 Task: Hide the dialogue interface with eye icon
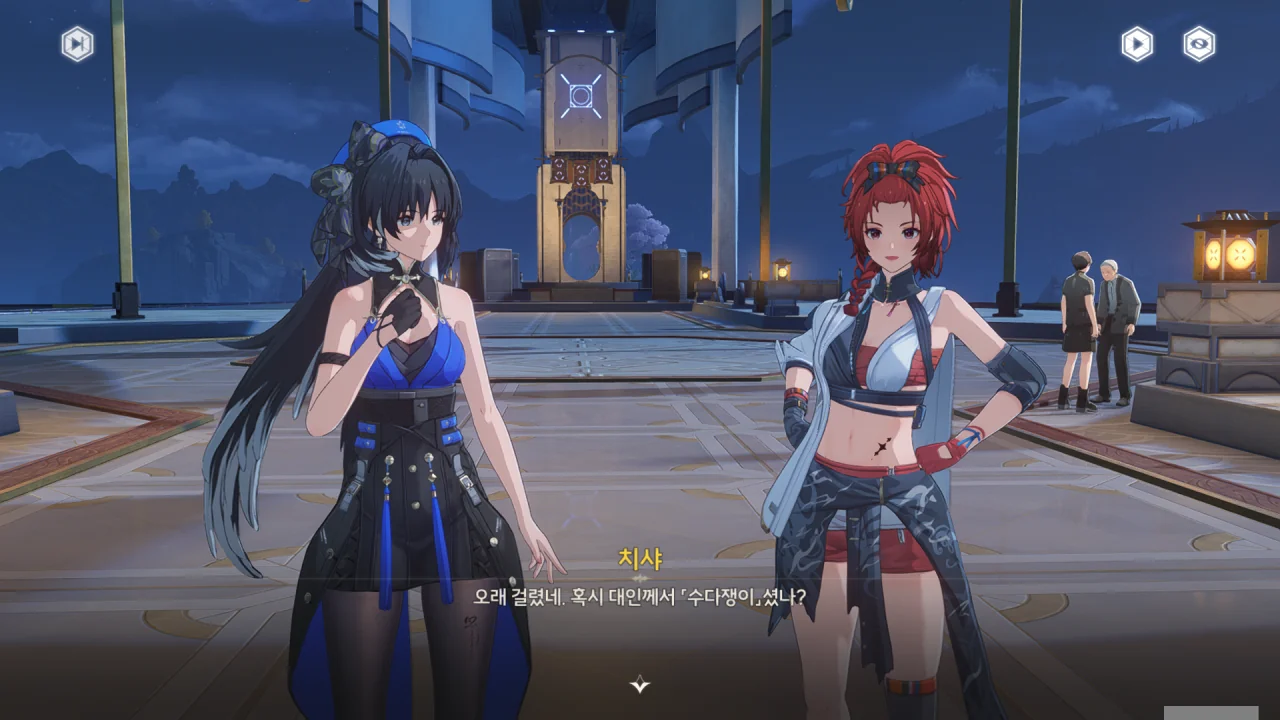click(1199, 44)
